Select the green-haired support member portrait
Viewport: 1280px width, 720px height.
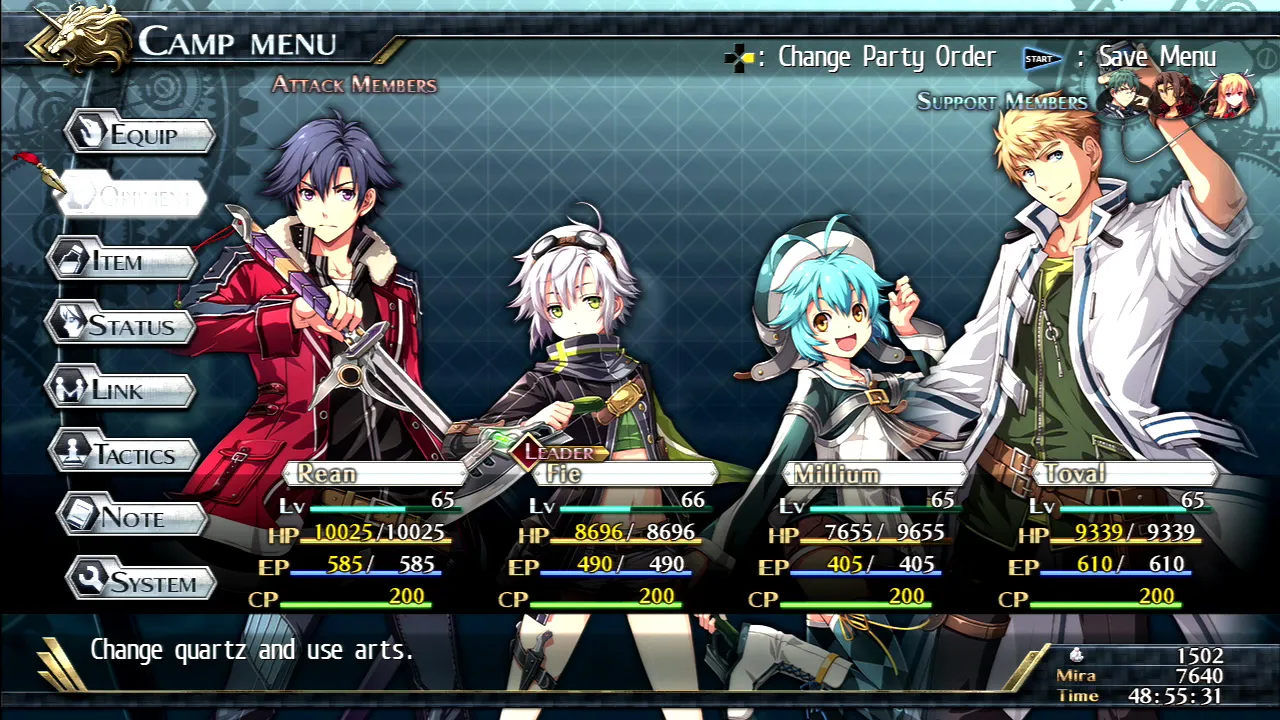click(x=1123, y=98)
